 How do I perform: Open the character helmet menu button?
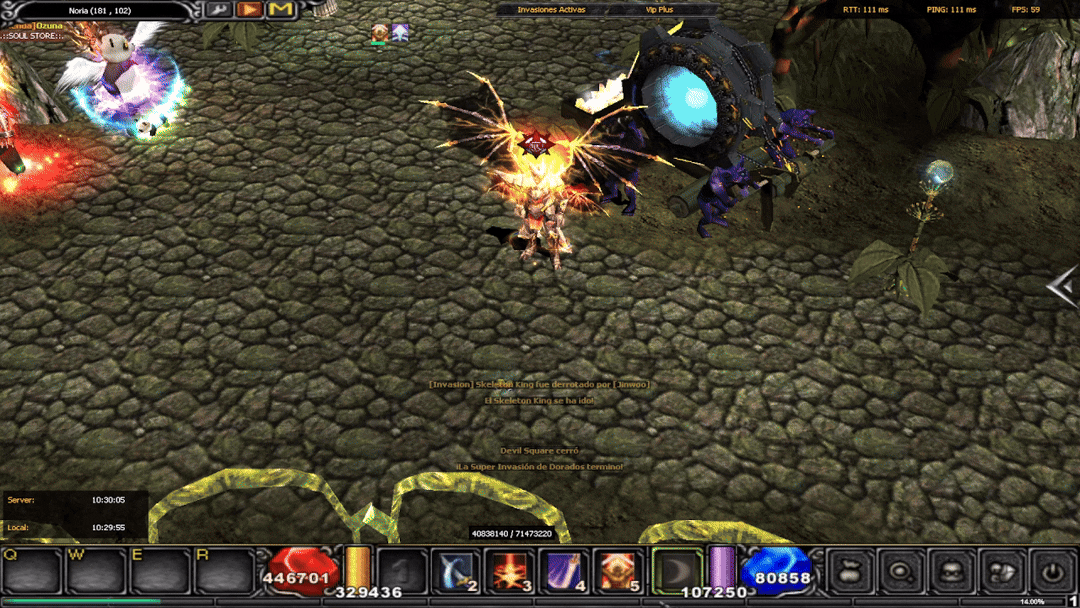coord(952,572)
